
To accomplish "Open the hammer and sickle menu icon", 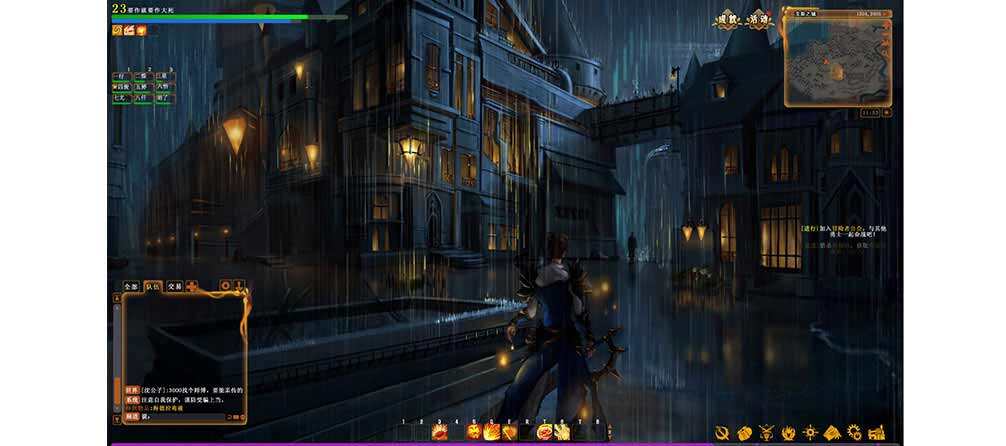I will [x=722, y=432].
